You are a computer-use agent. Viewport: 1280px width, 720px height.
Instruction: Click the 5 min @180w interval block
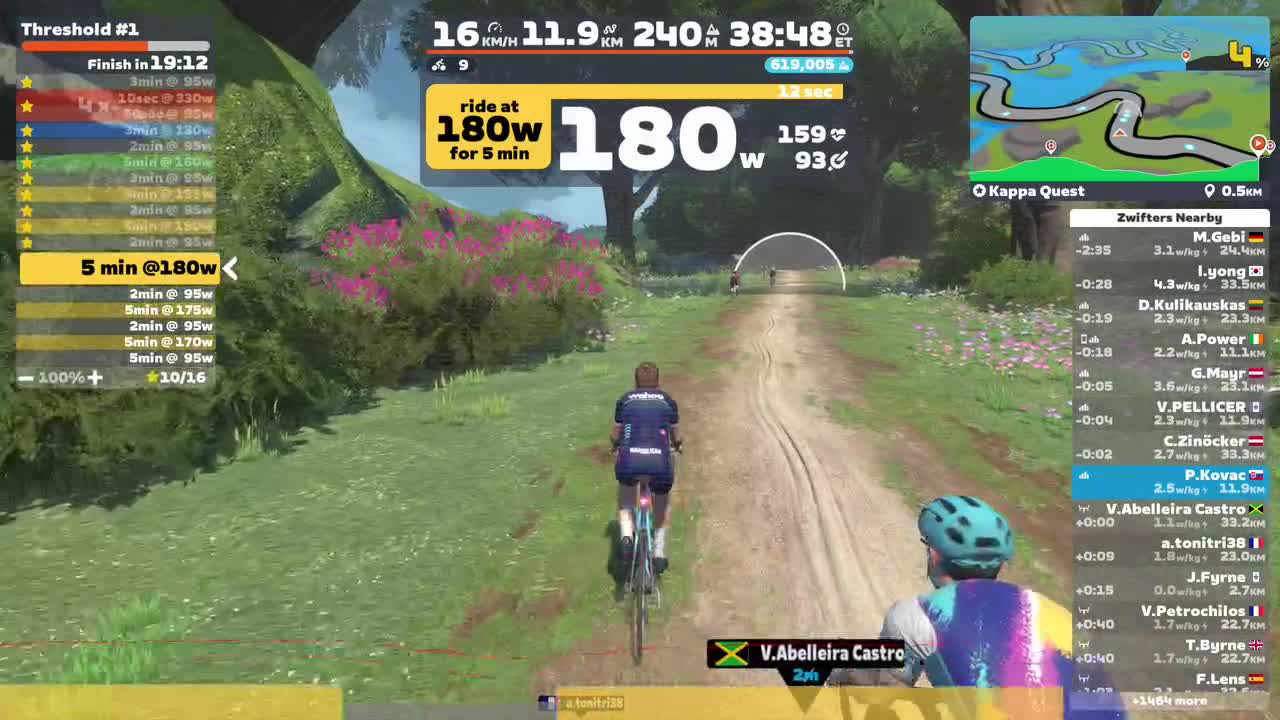120,268
